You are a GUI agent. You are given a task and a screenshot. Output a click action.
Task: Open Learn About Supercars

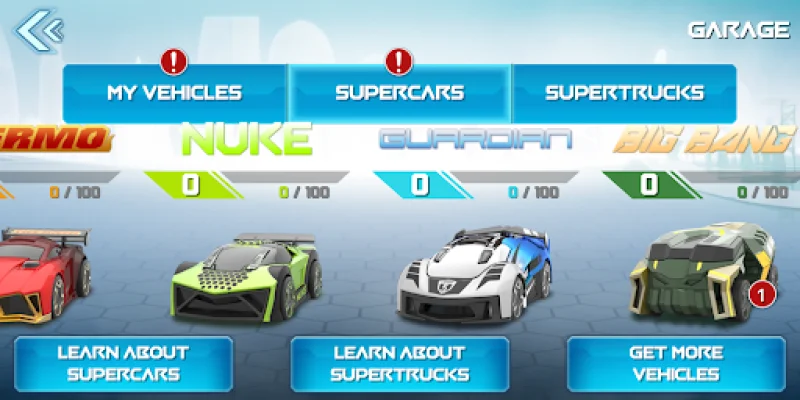point(124,364)
